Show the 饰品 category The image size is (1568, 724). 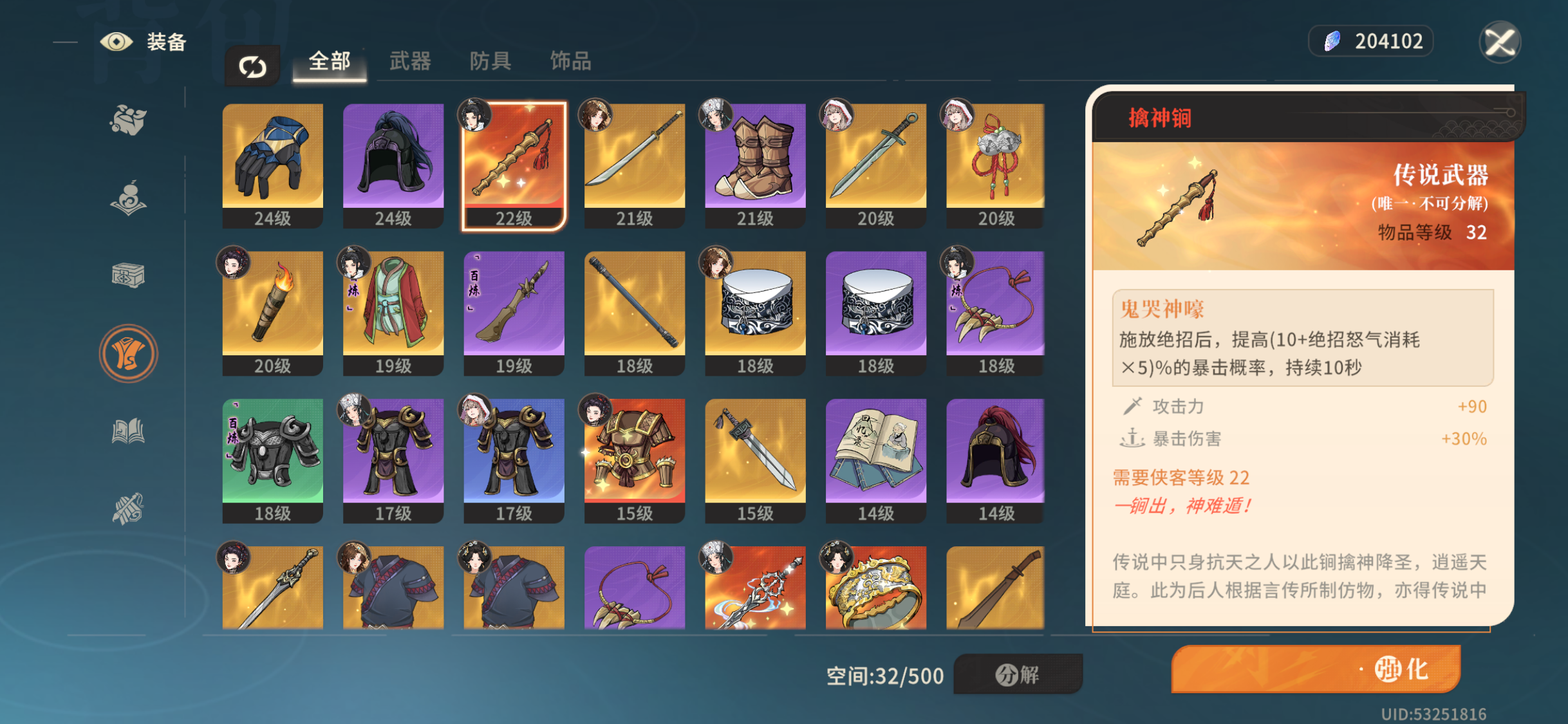570,62
